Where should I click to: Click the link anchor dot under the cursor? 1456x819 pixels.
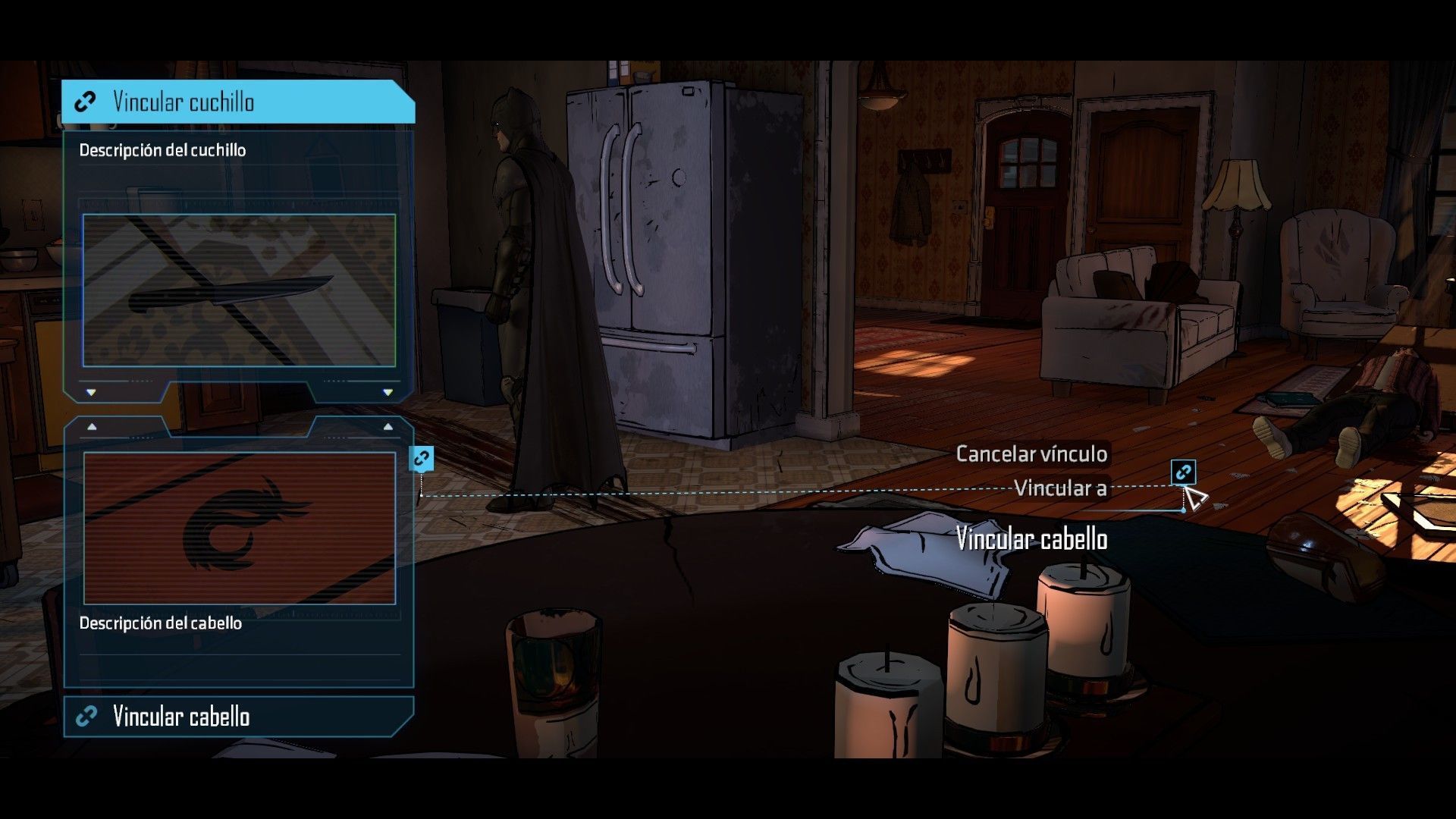coord(1185,510)
